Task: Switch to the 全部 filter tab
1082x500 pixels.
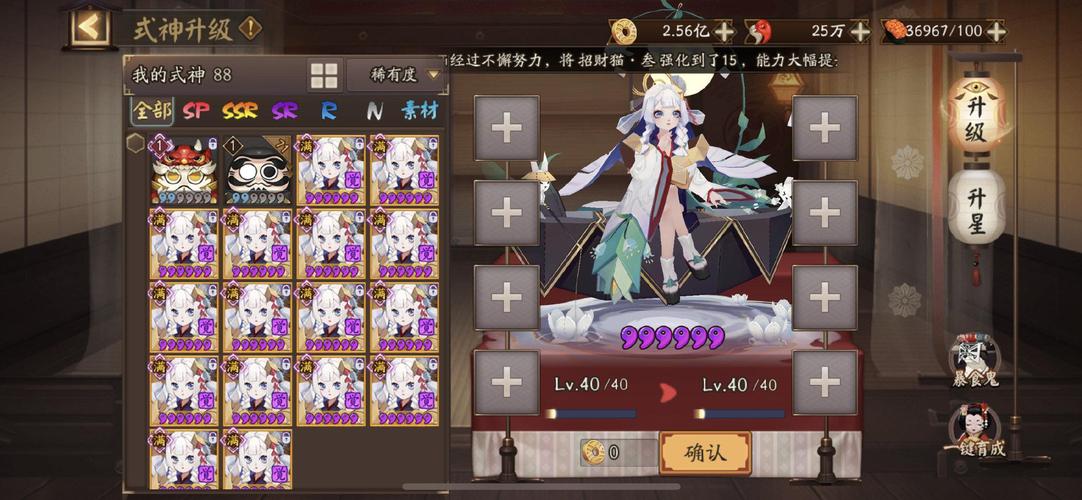Action: [x=152, y=110]
